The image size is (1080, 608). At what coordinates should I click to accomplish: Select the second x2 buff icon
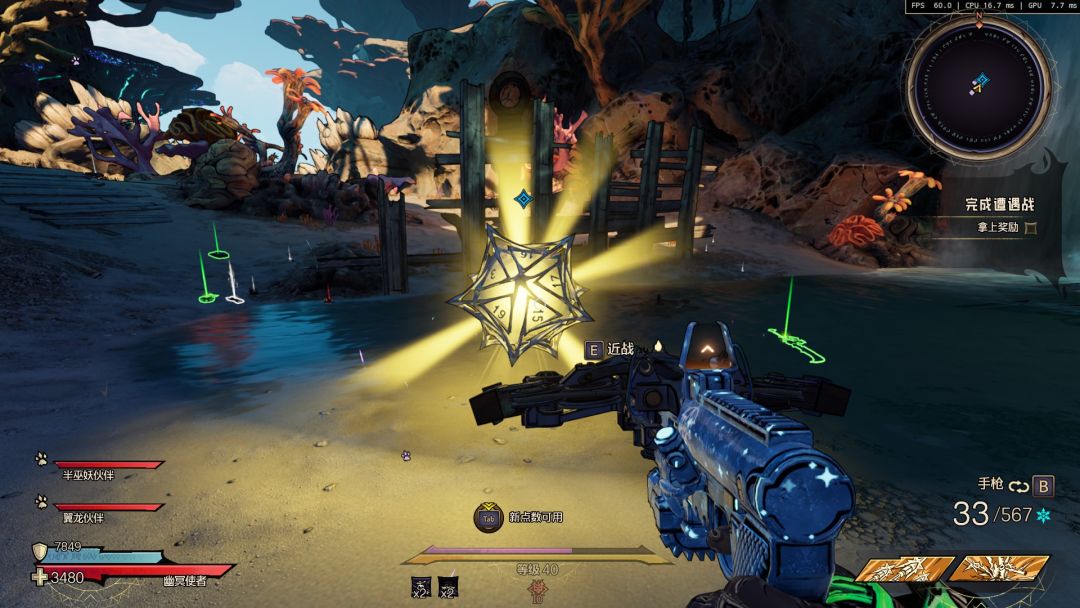click(449, 587)
